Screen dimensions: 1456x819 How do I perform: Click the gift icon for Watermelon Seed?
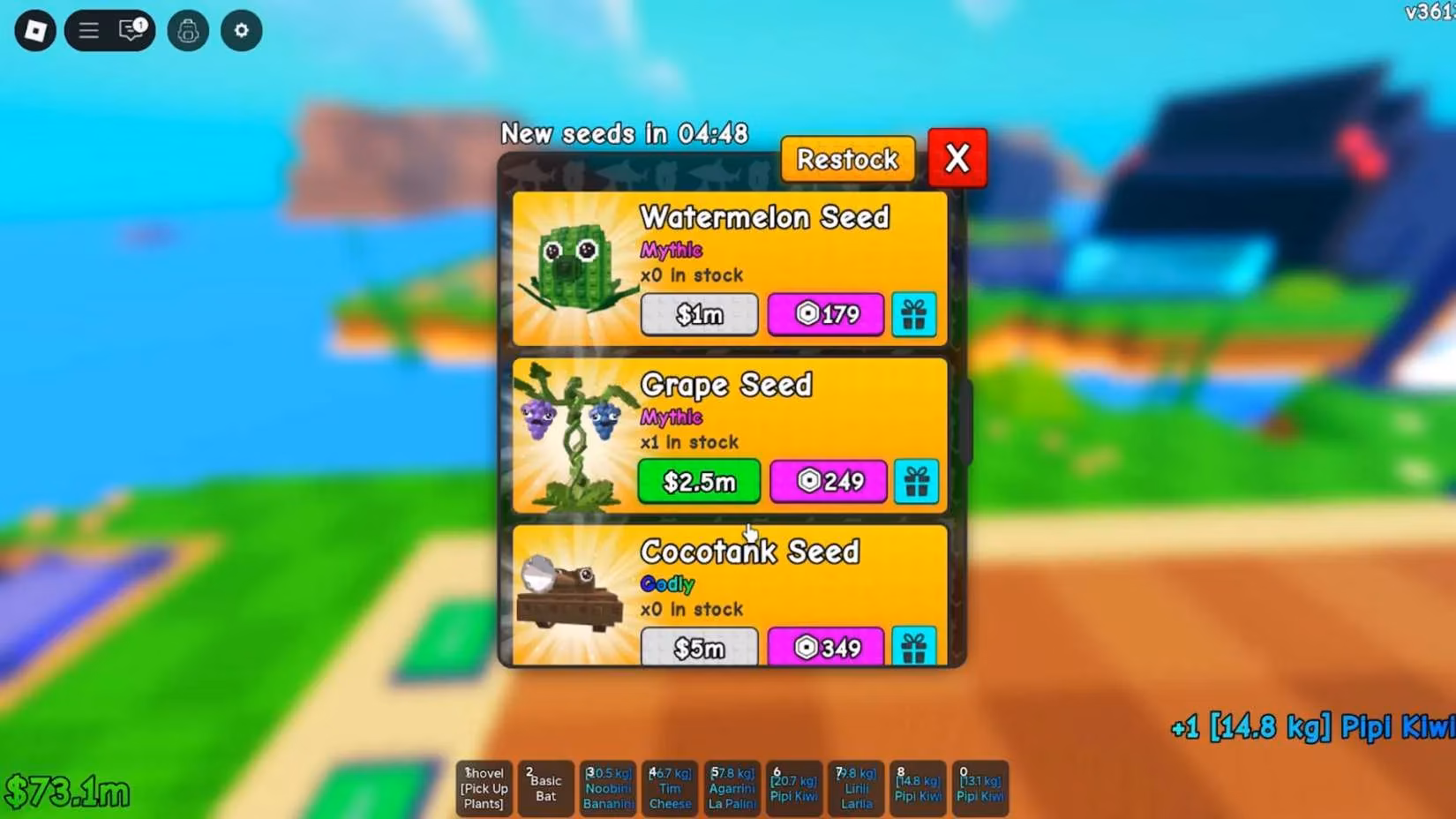(x=915, y=314)
